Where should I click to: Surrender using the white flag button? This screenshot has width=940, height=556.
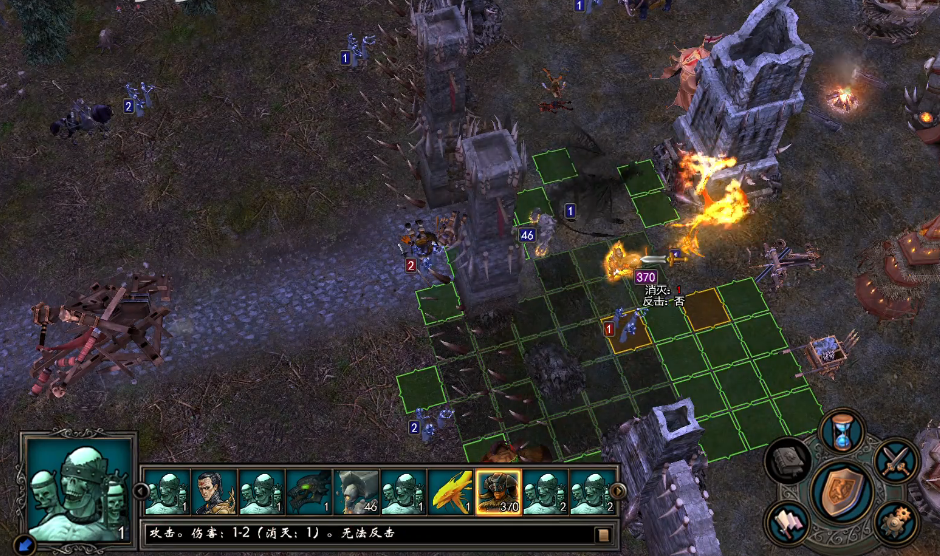(788, 522)
